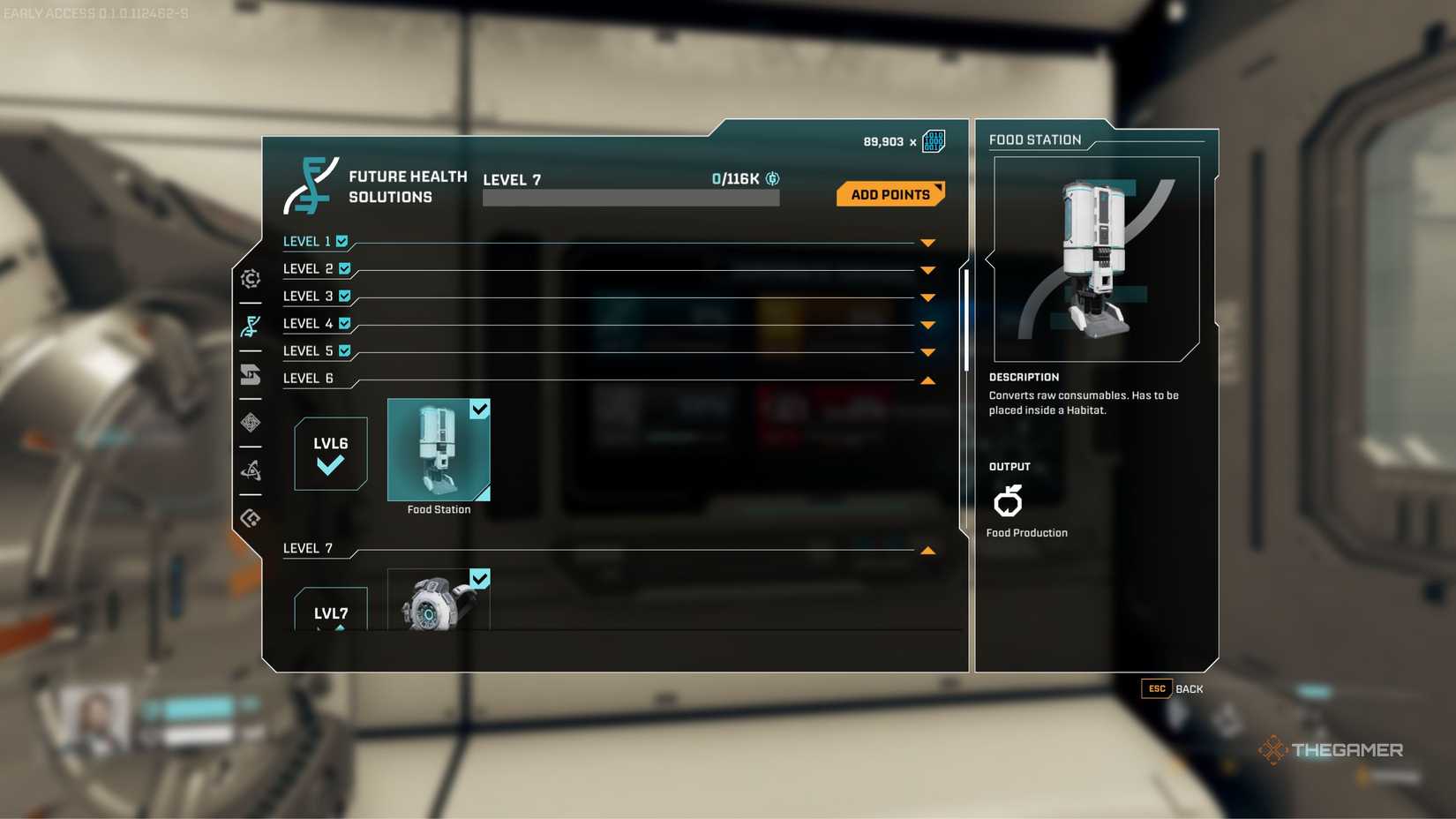The image size is (1456, 819).
Task: Click the diamond-shaped faction icon in the sidebar
Action: click(251, 424)
